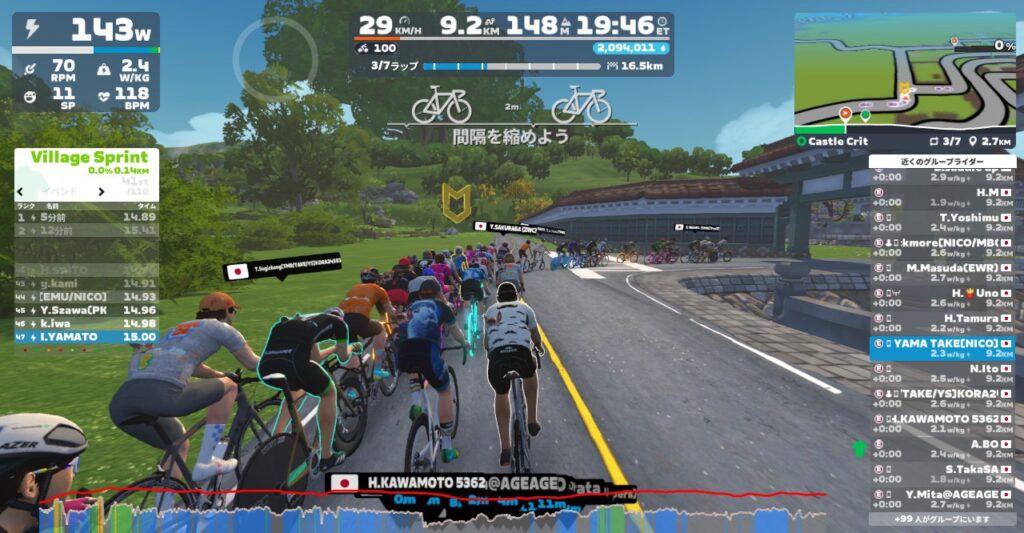
Task: Select Y.Mita@AGEAGE rider row
Action: [942, 499]
